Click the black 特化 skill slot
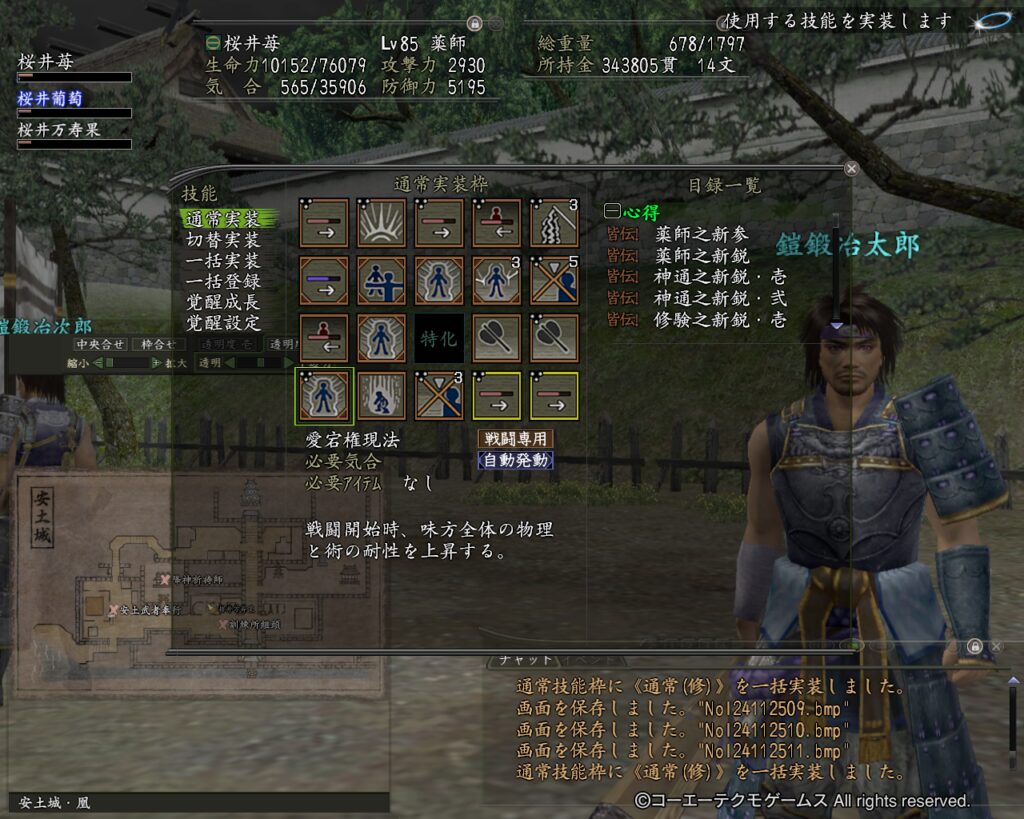Screen dimensions: 1024x819 click(439, 339)
